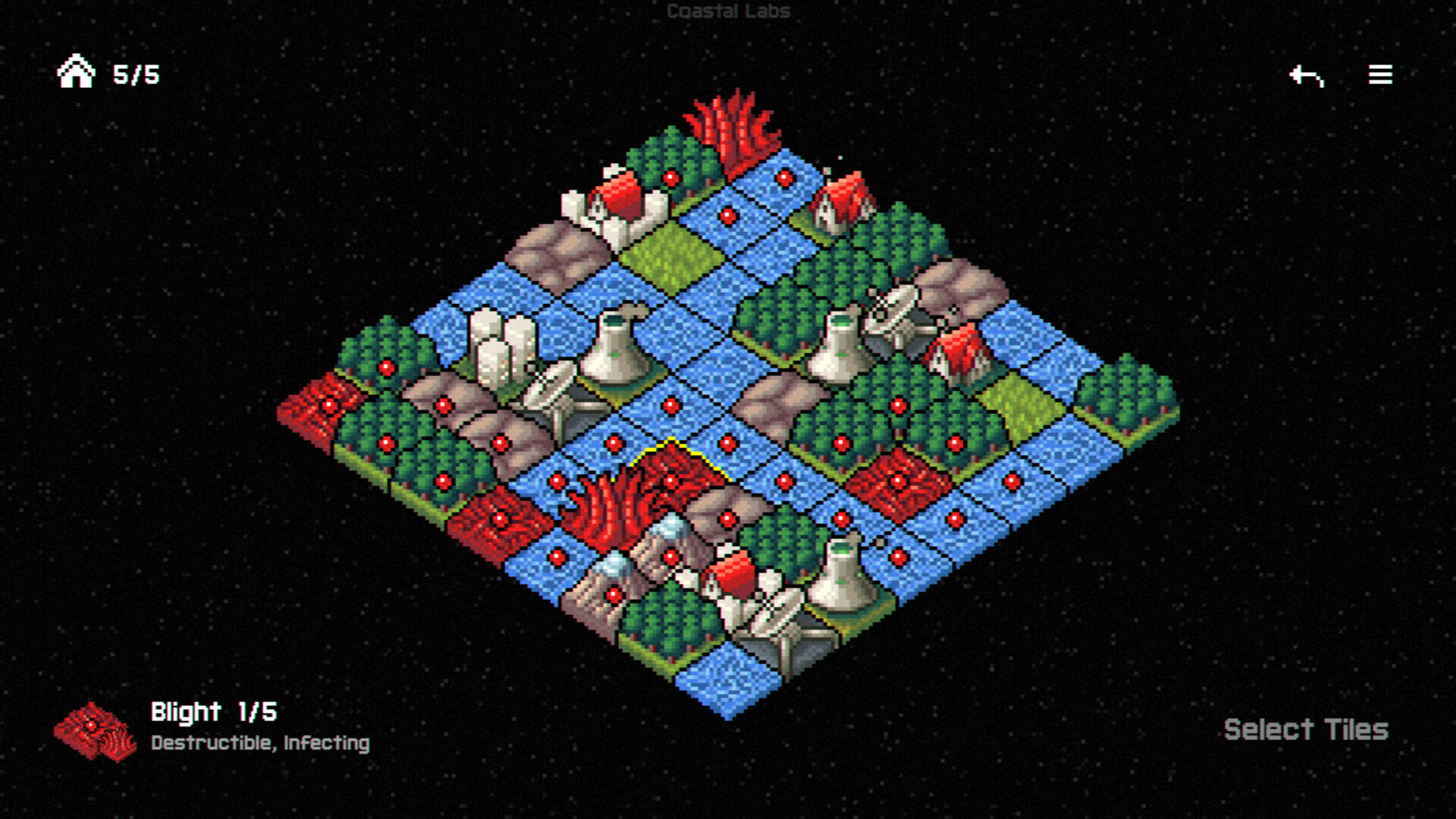Click the home icon showing 5/5

tap(76, 74)
